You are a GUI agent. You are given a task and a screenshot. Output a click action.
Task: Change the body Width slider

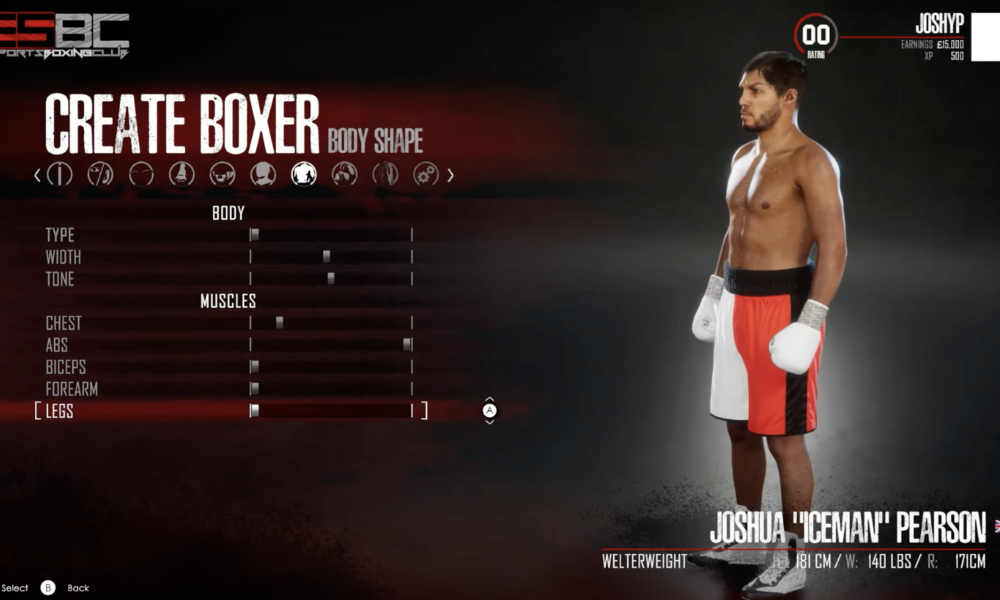tap(327, 257)
